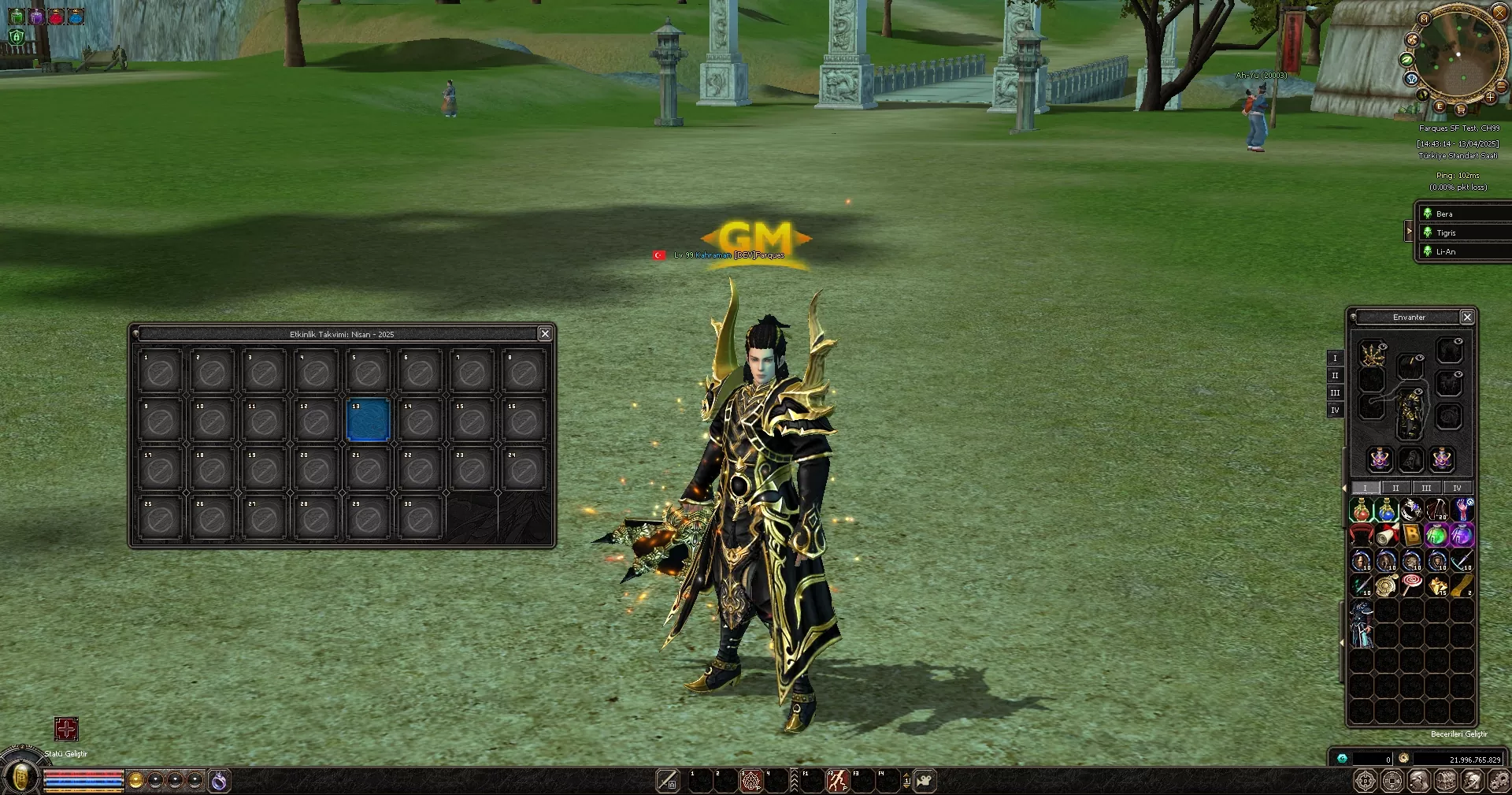The image size is (1512, 795).
Task: Open equipment page IV on the left tabs
Action: (x=1335, y=410)
